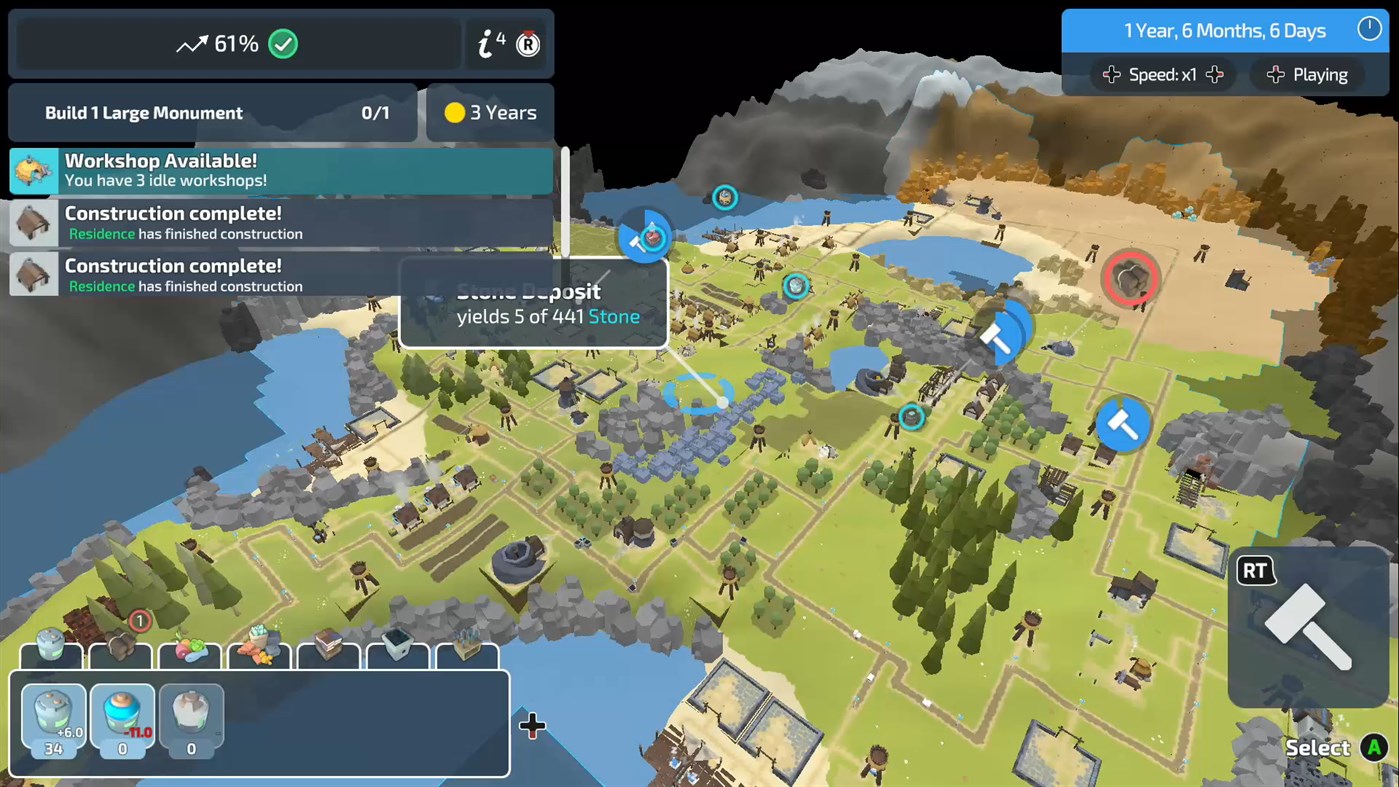Select a blue pickaxe worker marker on the map
Viewport: 1399px width, 787px height.
click(1122, 424)
